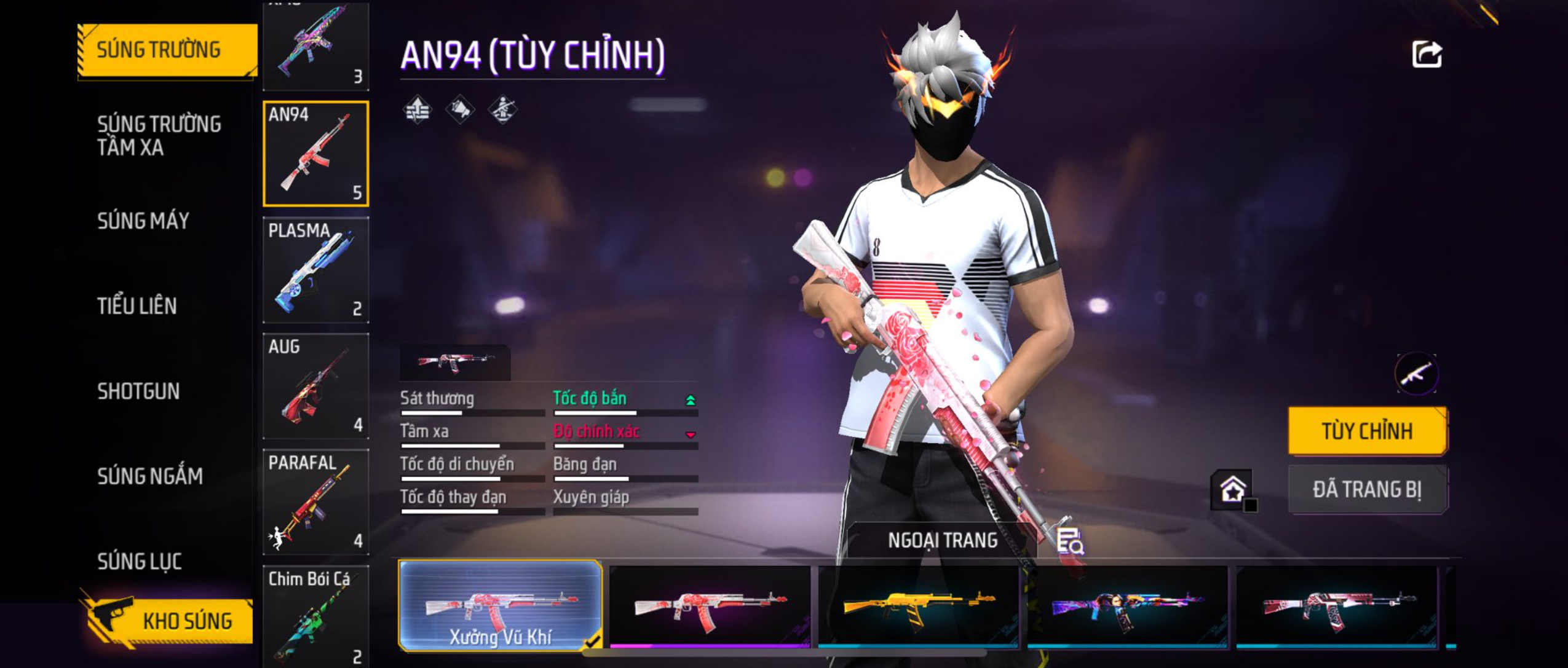Image resolution: width=1568 pixels, height=668 pixels.
Task: Select the Xưởng Vũ Khí skin
Action: tap(500, 605)
